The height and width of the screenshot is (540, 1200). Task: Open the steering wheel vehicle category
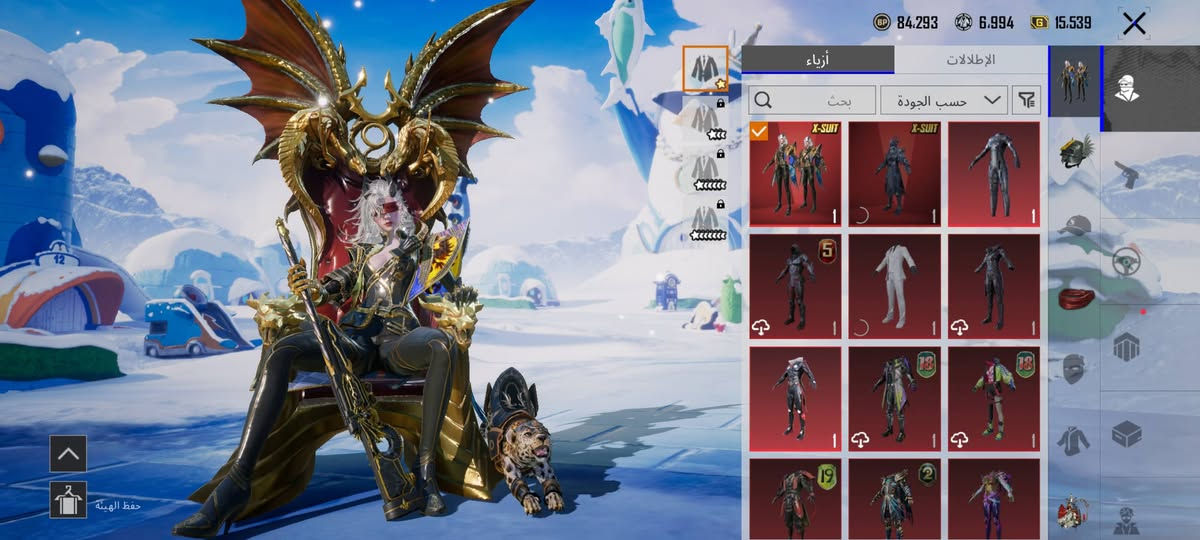tap(1127, 262)
